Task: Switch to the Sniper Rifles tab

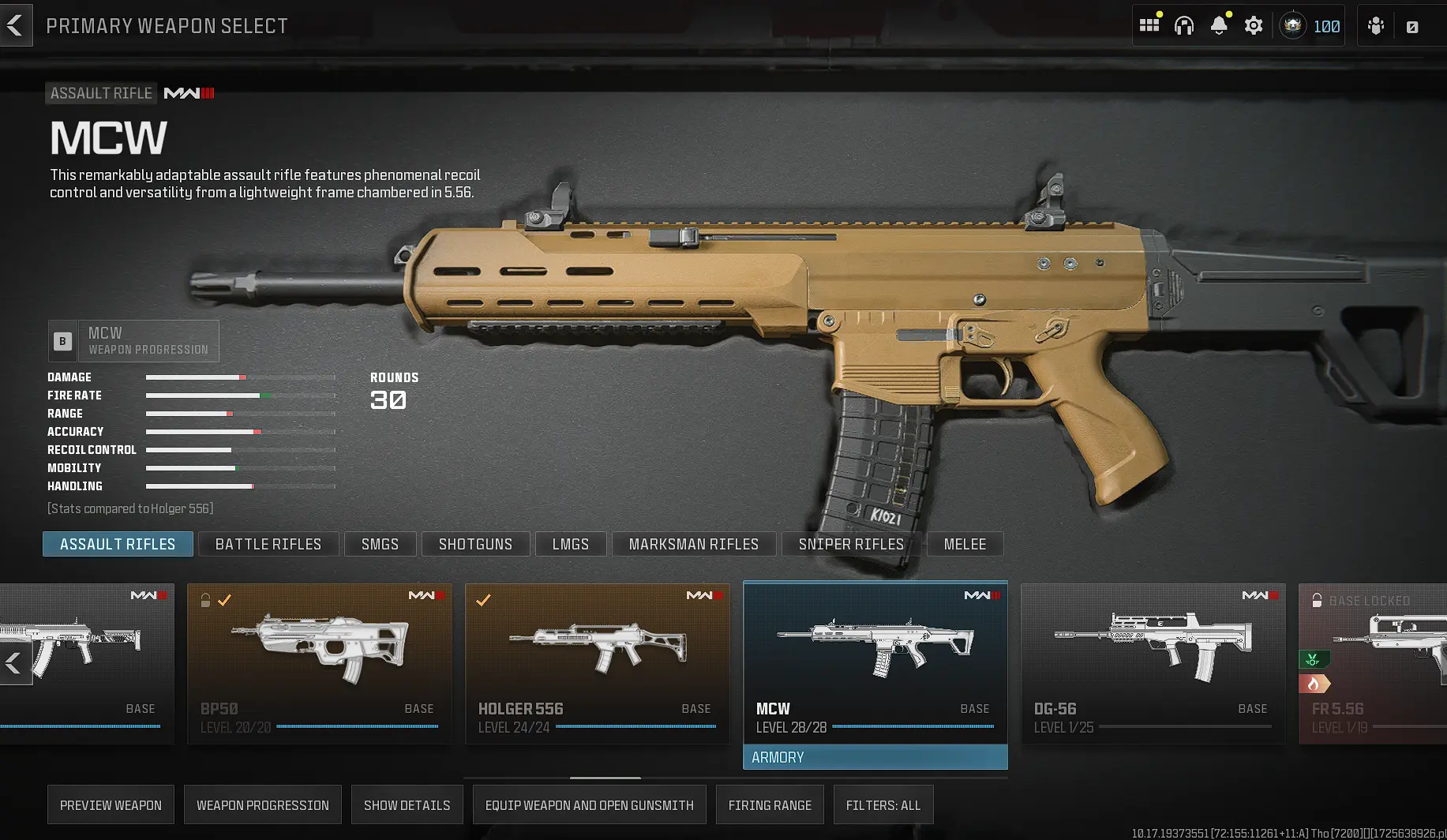Action: point(851,544)
